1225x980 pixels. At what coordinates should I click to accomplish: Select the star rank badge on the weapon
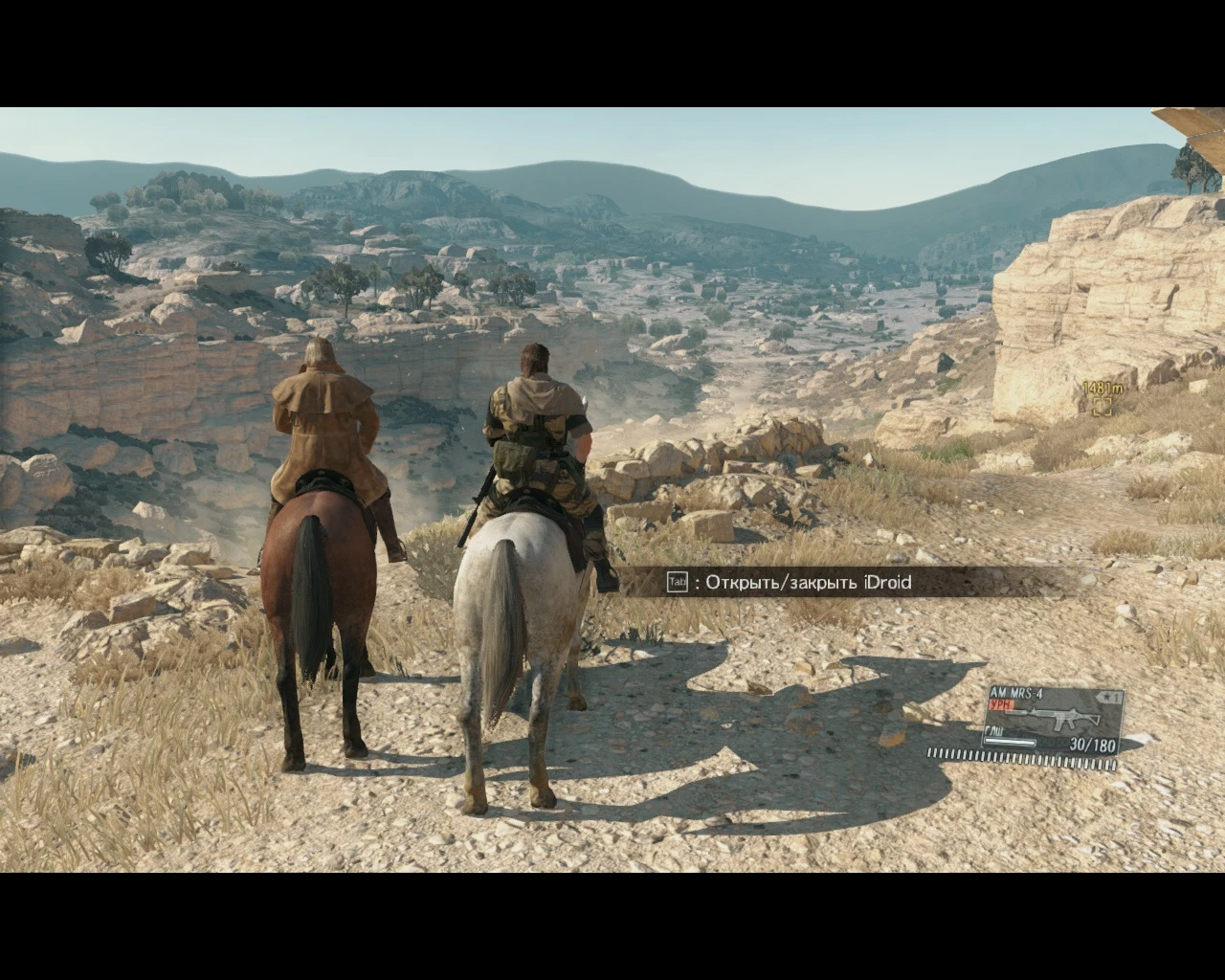(1107, 697)
